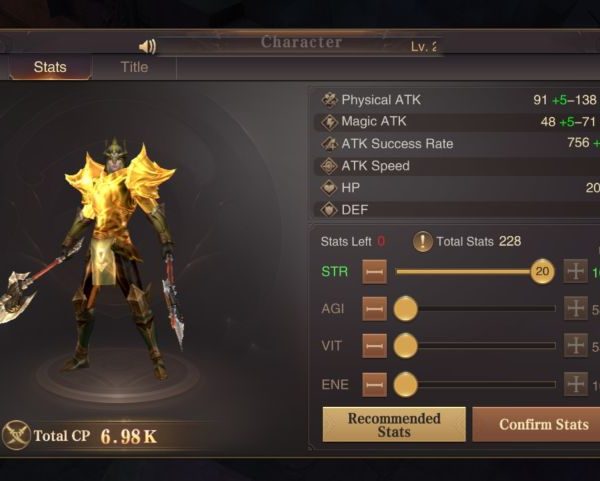Open the Title tab

[x=134, y=67]
